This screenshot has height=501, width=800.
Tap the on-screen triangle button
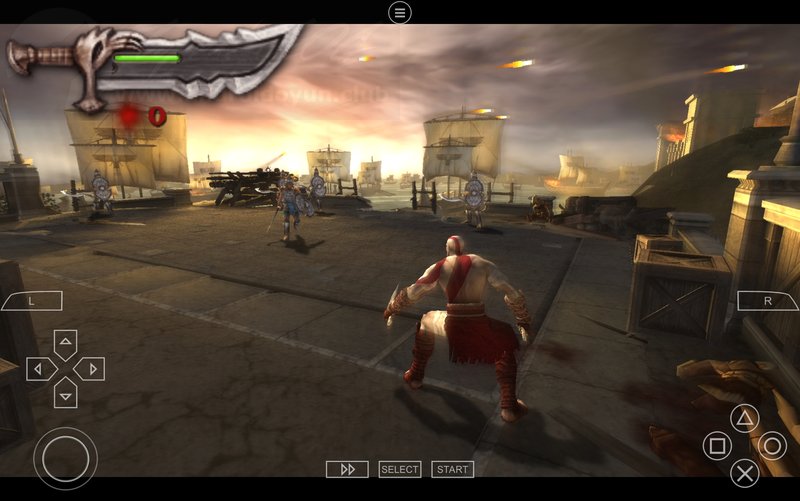pyautogui.click(x=744, y=418)
